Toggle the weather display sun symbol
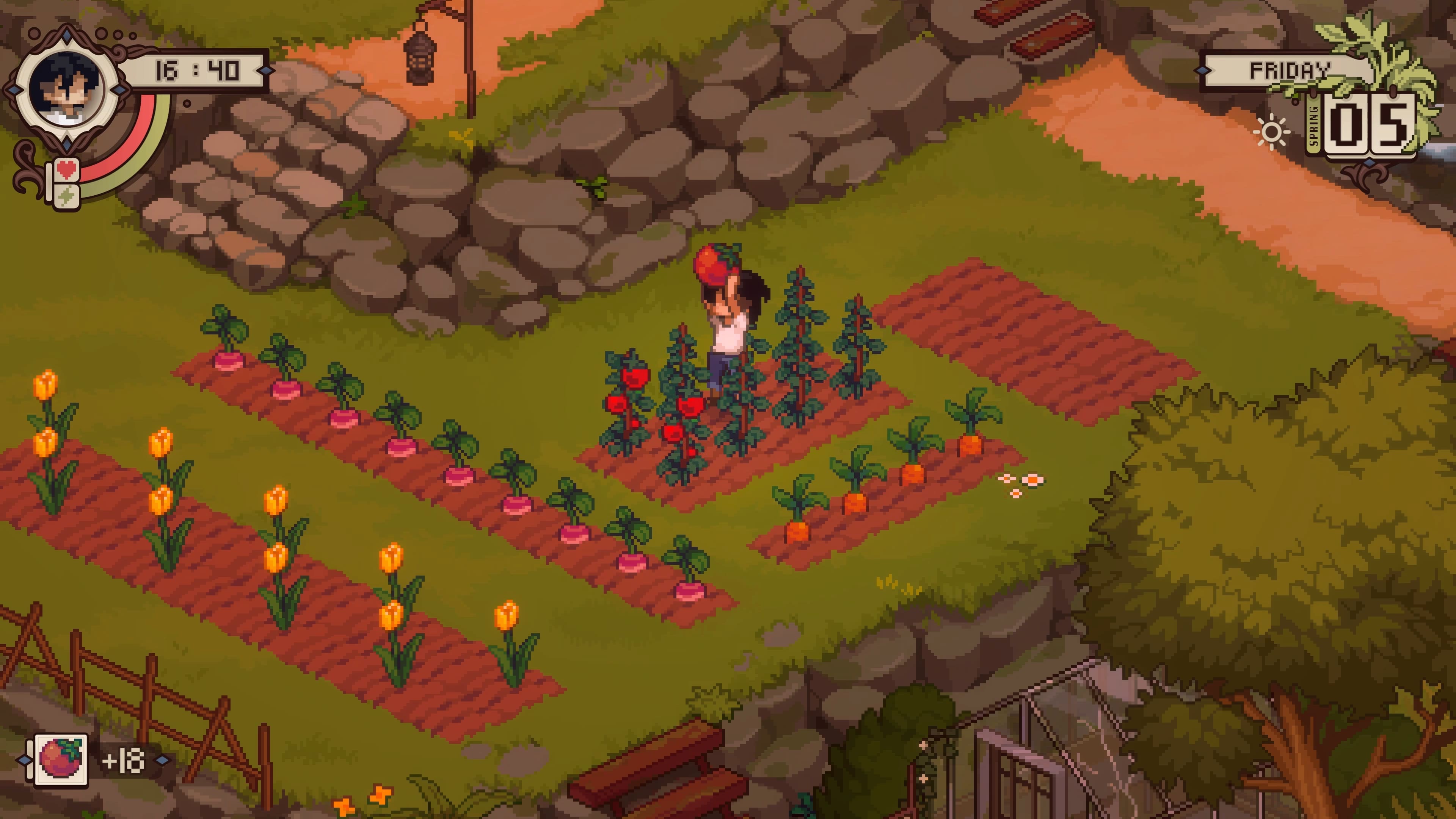The image size is (1456, 819). coord(1272,130)
